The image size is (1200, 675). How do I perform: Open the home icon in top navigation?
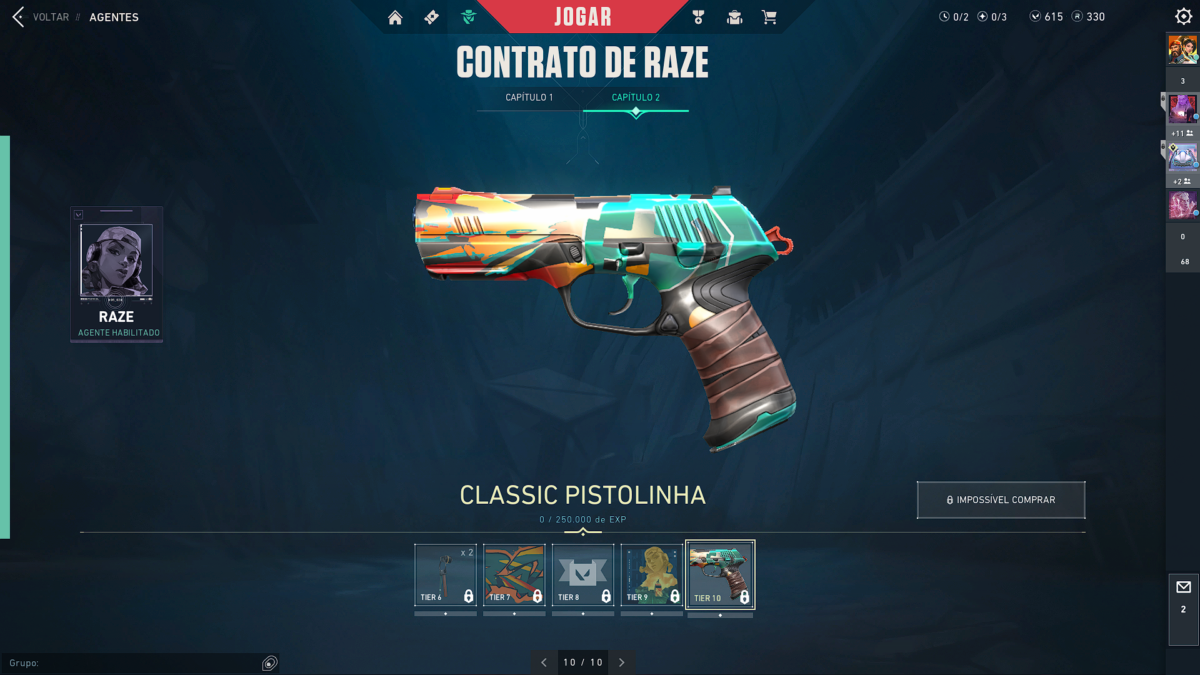point(396,17)
